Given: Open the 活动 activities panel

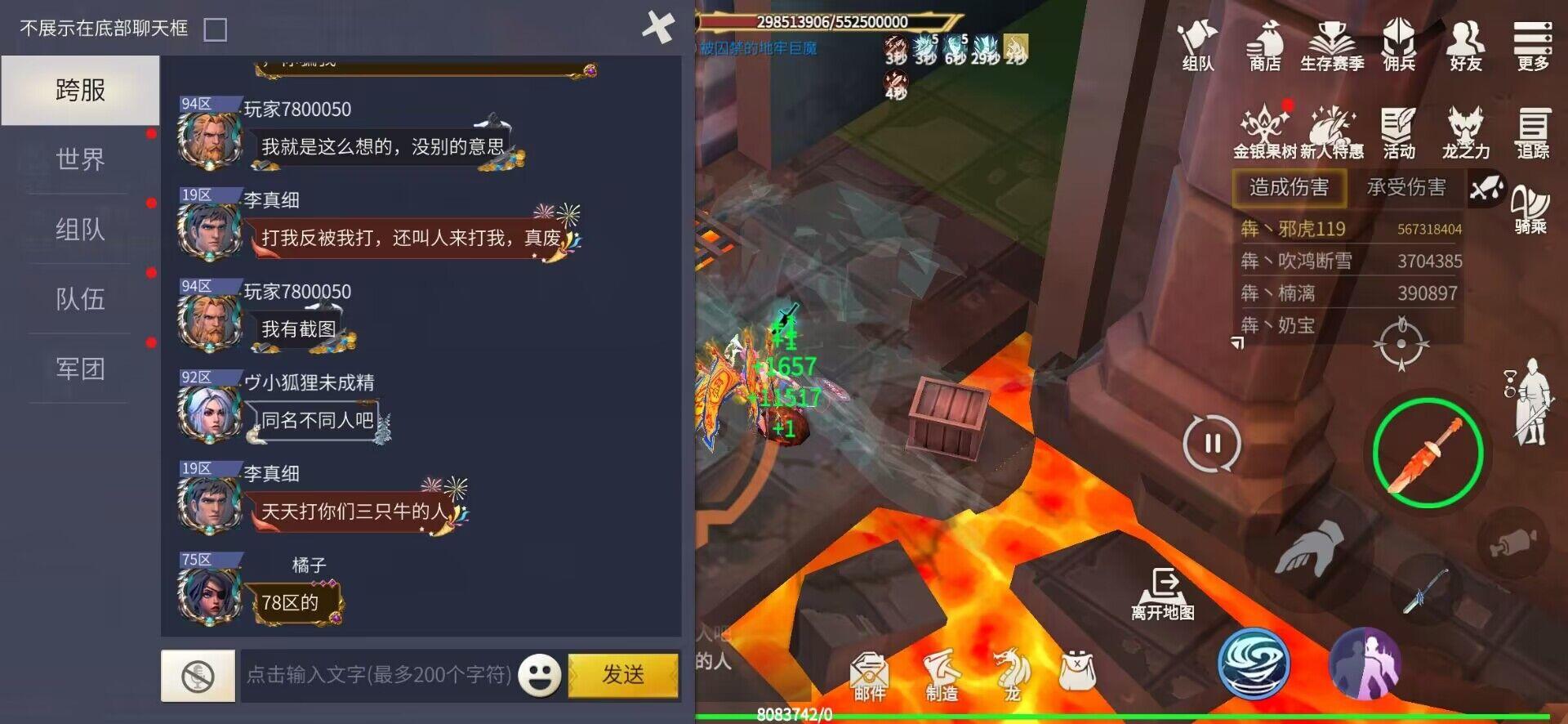Looking at the screenshot, I should [x=1398, y=129].
